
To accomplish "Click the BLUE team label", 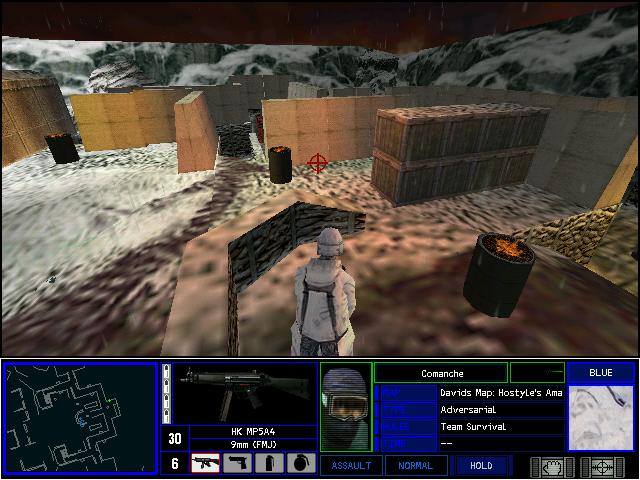I will [601, 373].
